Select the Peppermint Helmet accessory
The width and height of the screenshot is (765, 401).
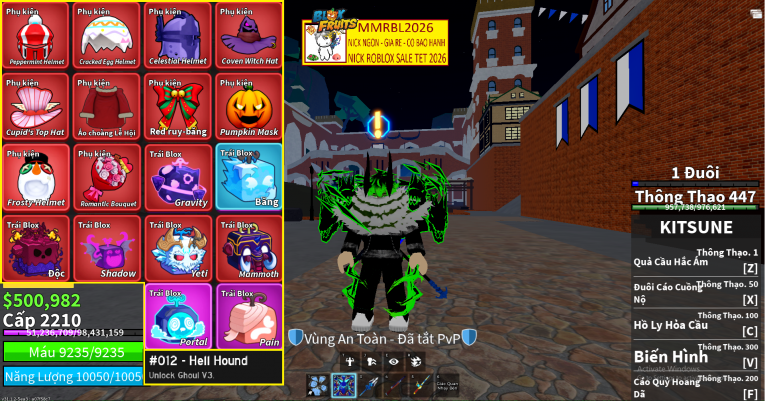pos(36,35)
